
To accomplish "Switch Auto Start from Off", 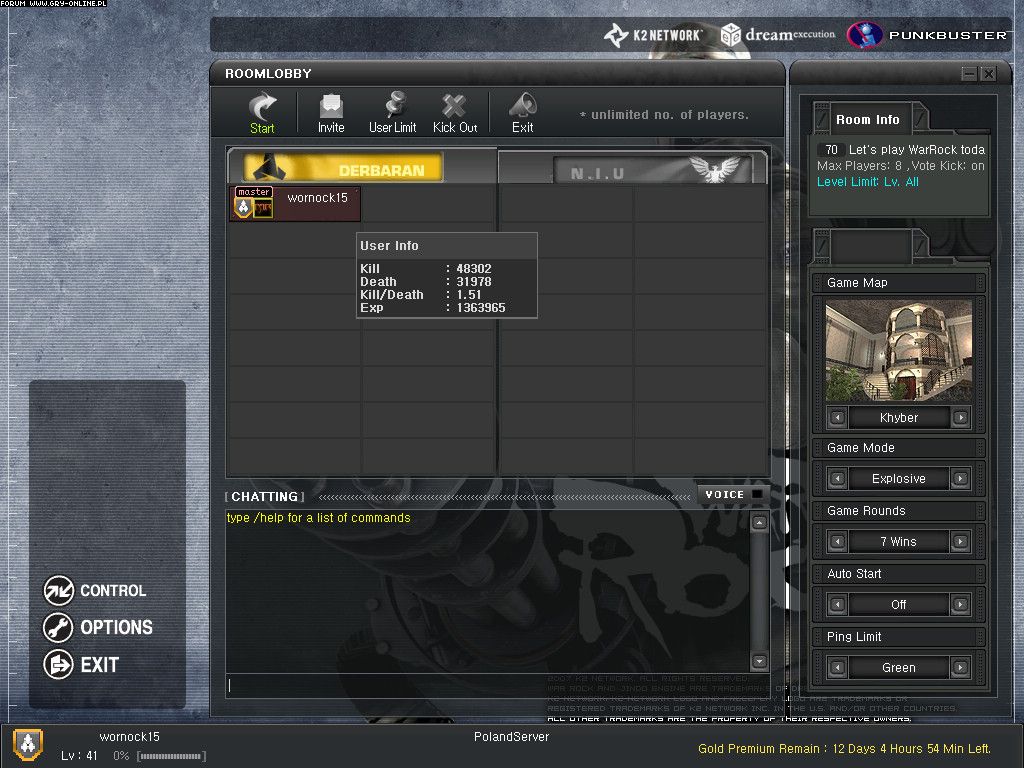I will (960, 605).
